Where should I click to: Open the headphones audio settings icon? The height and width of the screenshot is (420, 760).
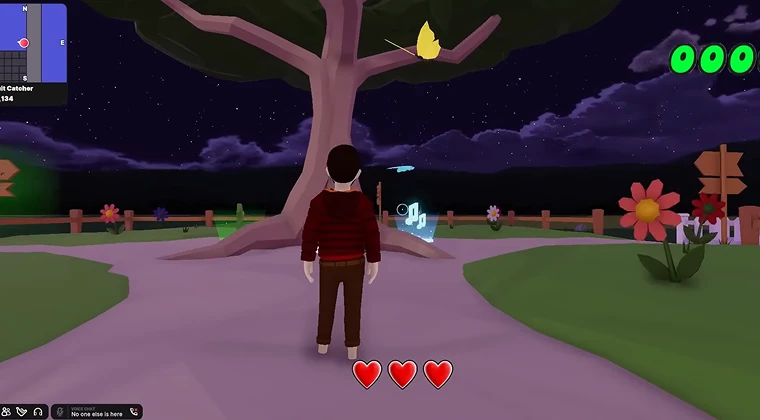click(38, 412)
